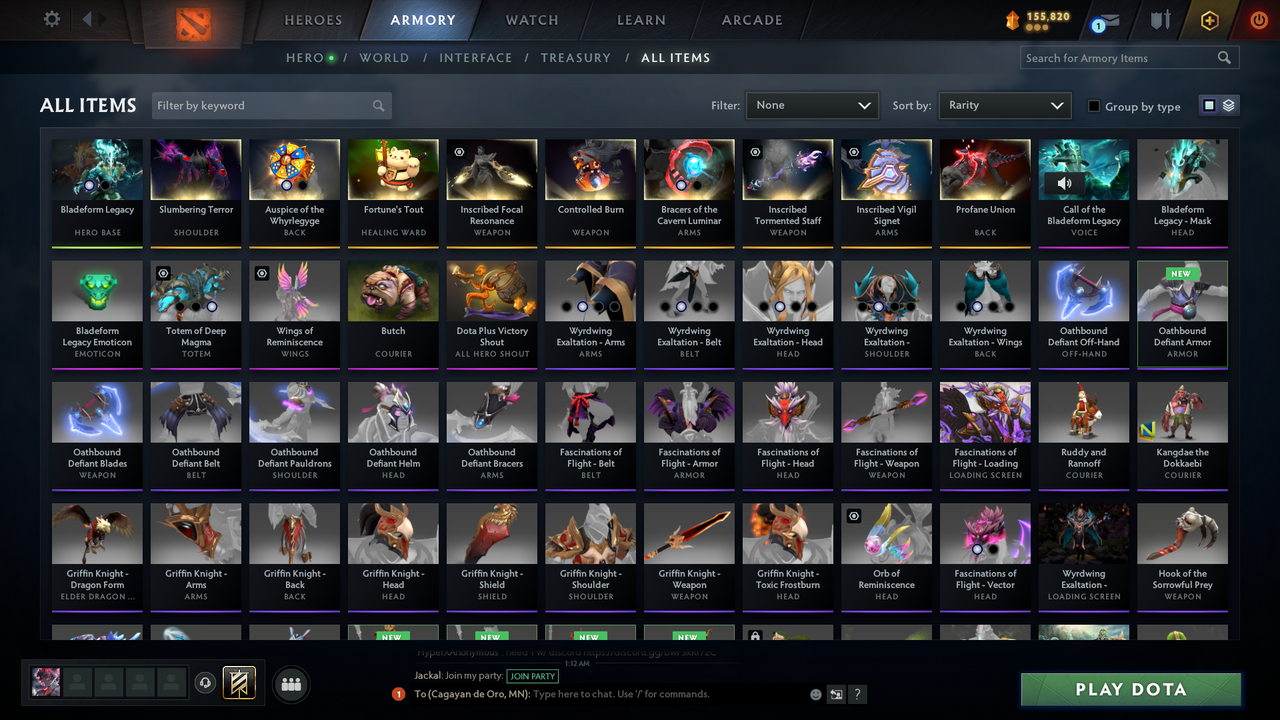Accept Jackal's invite via JOIN PARTY
Screen dimensions: 1280x720
click(533, 676)
